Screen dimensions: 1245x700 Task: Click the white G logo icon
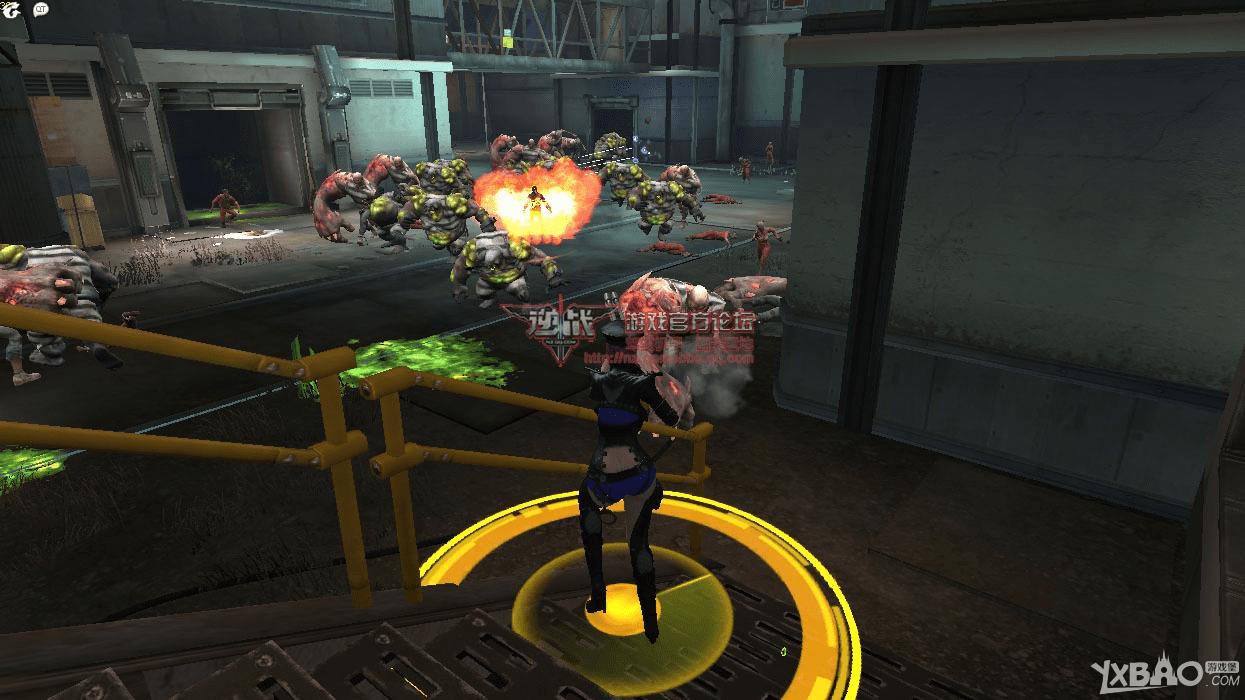tap(14, 9)
